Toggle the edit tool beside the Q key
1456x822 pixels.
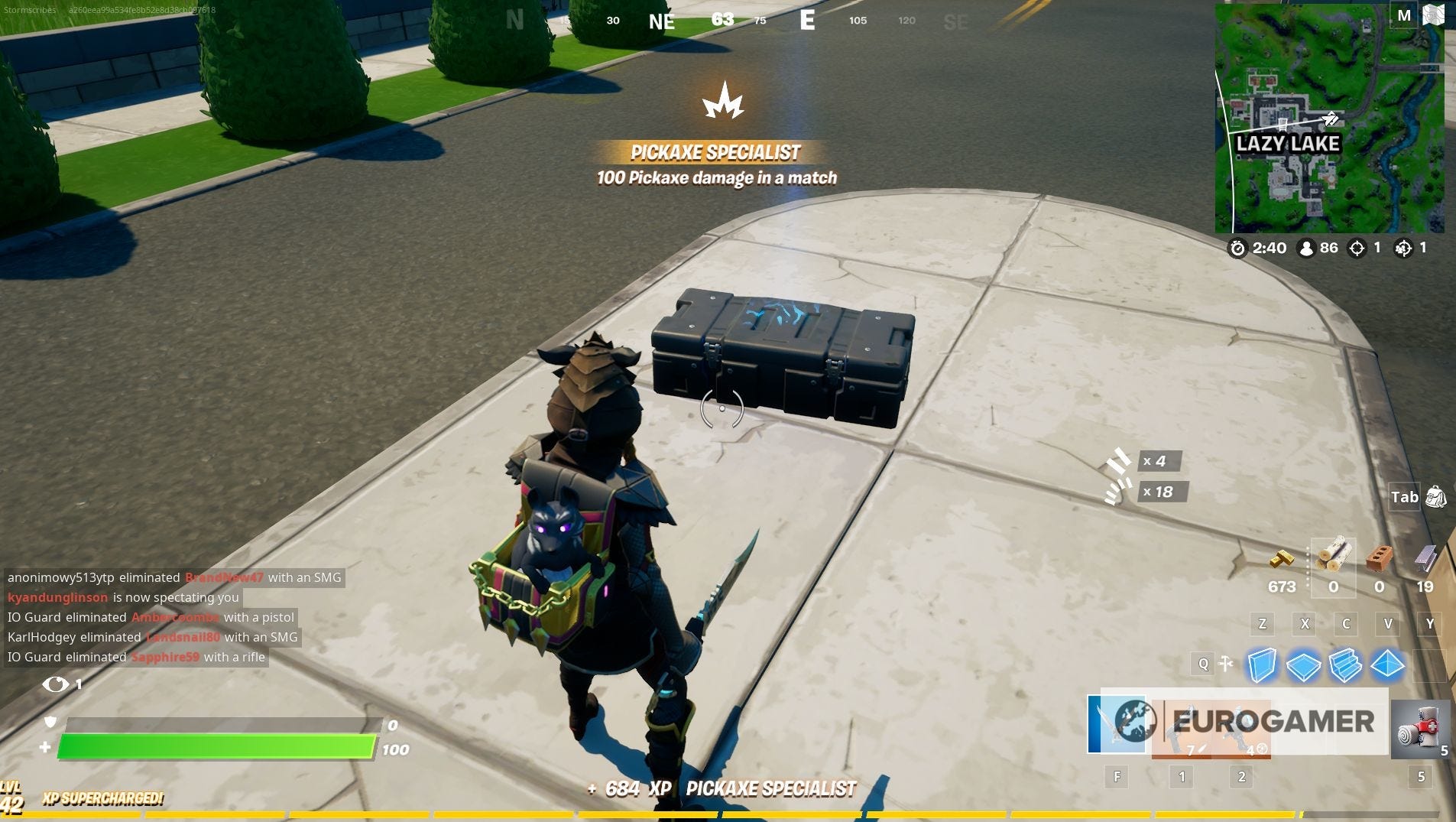1226,664
